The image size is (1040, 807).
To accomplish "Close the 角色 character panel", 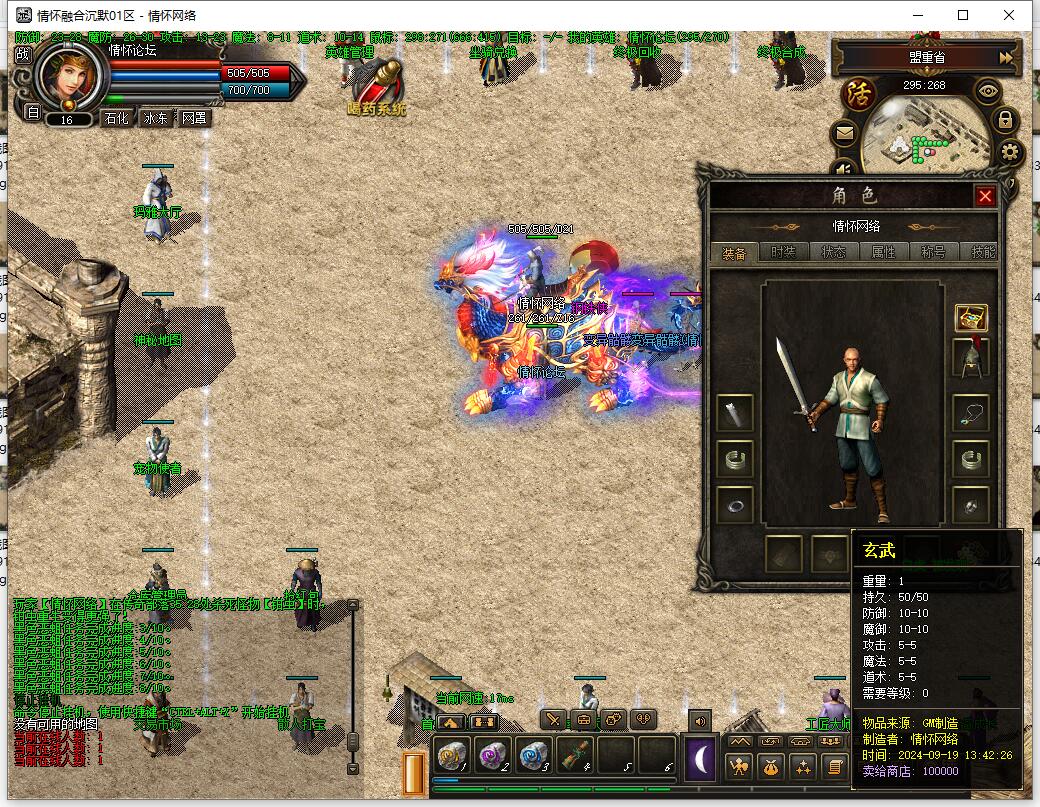I will [x=985, y=196].
